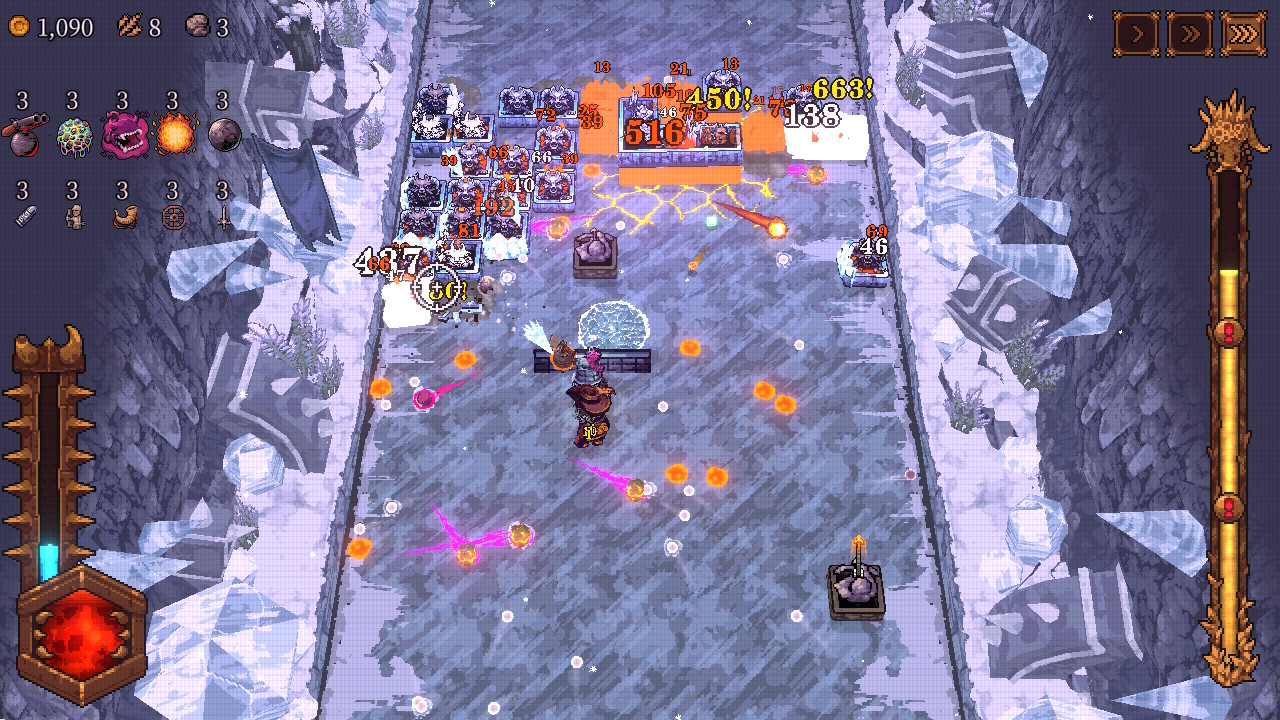Choose the blazing fireball ball icon
The height and width of the screenshot is (720, 1280).
tap(173, 134)
